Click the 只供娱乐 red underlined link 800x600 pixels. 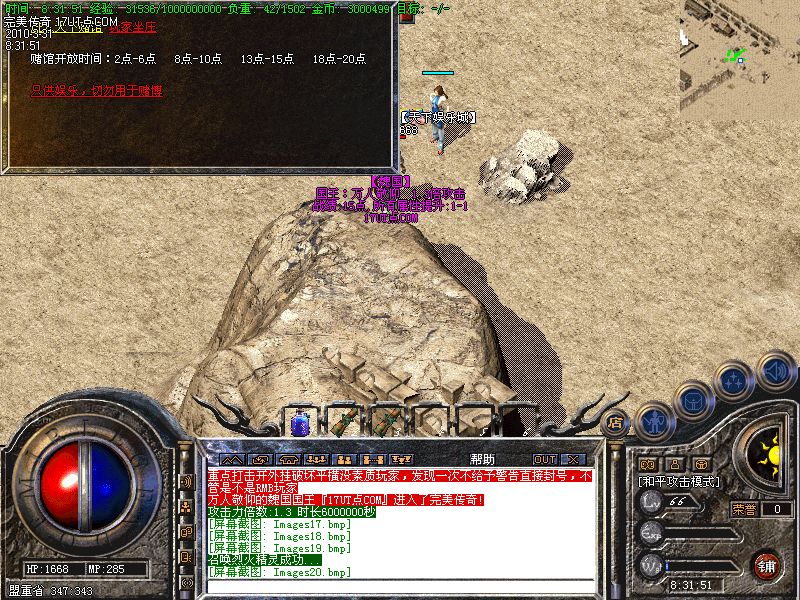(96, 91)
